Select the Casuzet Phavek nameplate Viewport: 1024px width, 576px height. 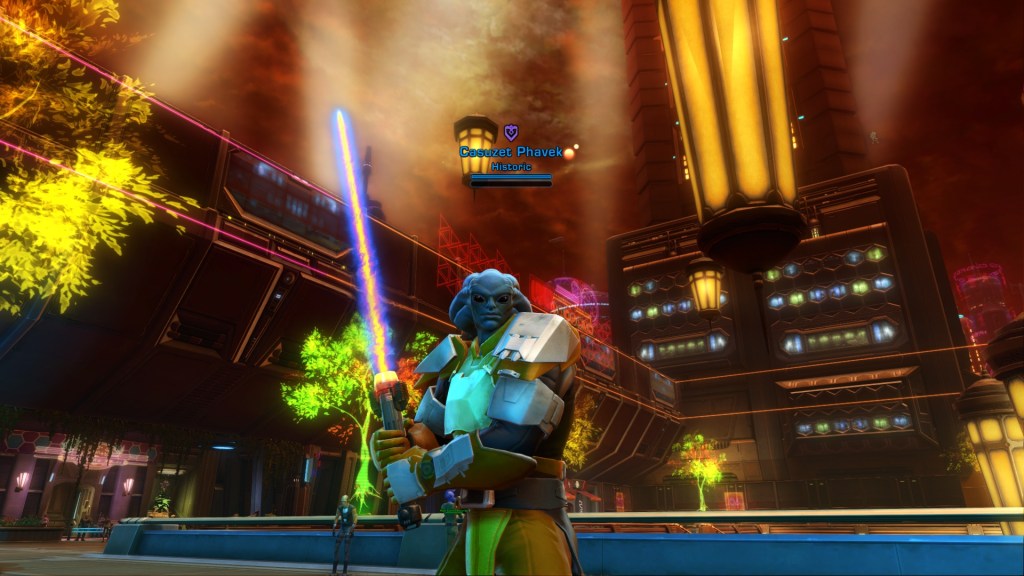(x=510, y=152)
